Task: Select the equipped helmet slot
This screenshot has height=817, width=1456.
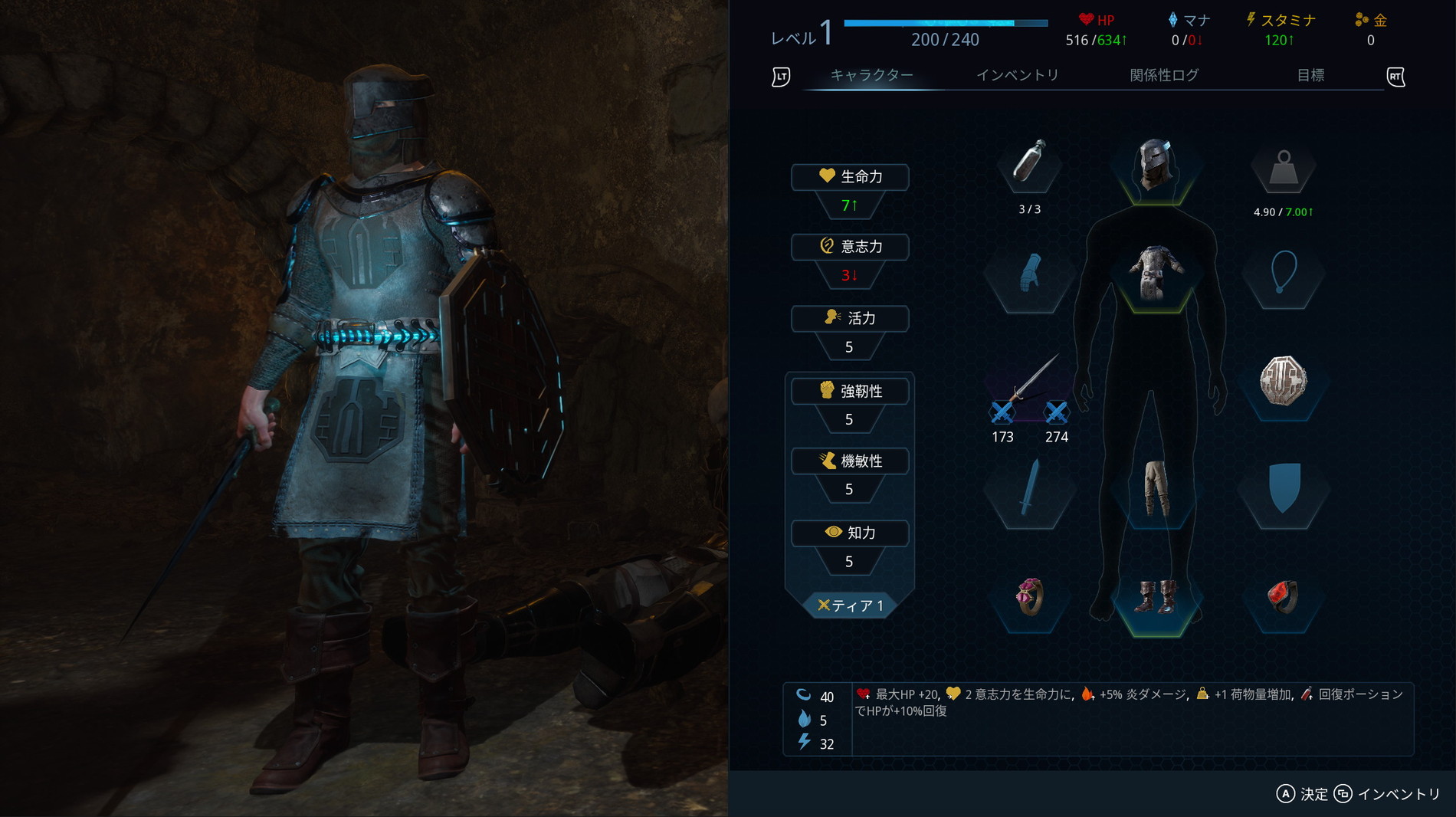Action: [x=1155, y=163]
